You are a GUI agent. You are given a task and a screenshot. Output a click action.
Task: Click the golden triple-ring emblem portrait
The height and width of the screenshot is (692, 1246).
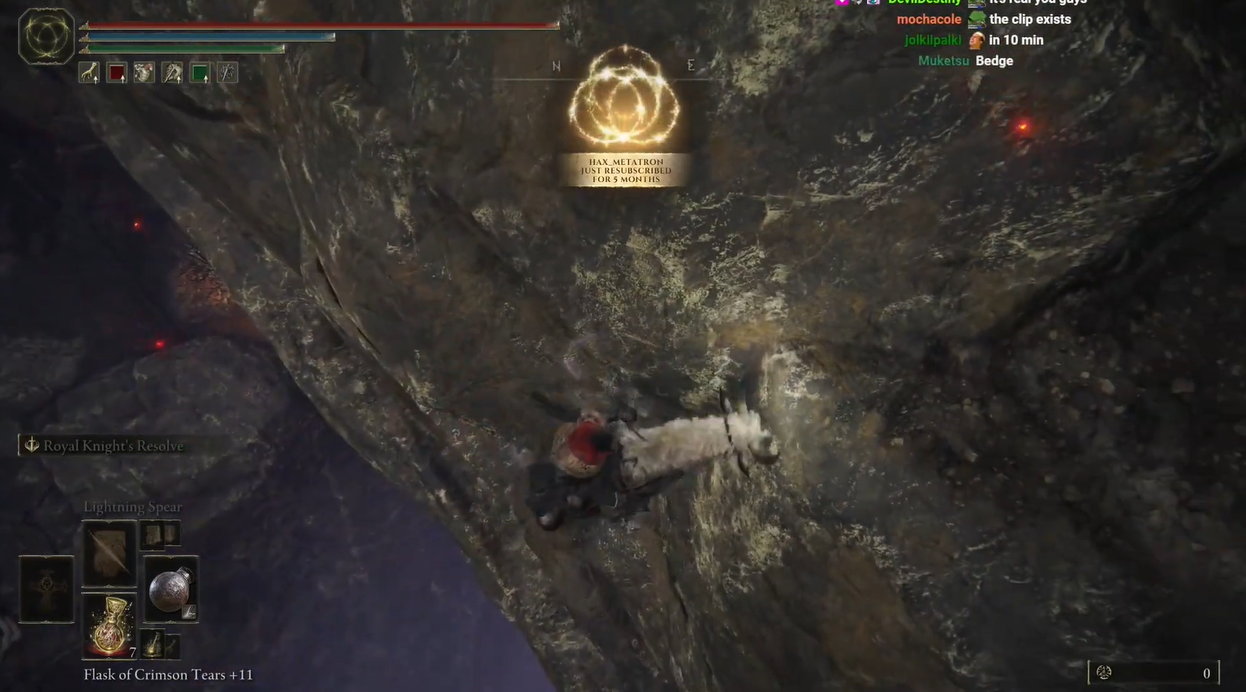pyautogui.click(x=46, y=37)
